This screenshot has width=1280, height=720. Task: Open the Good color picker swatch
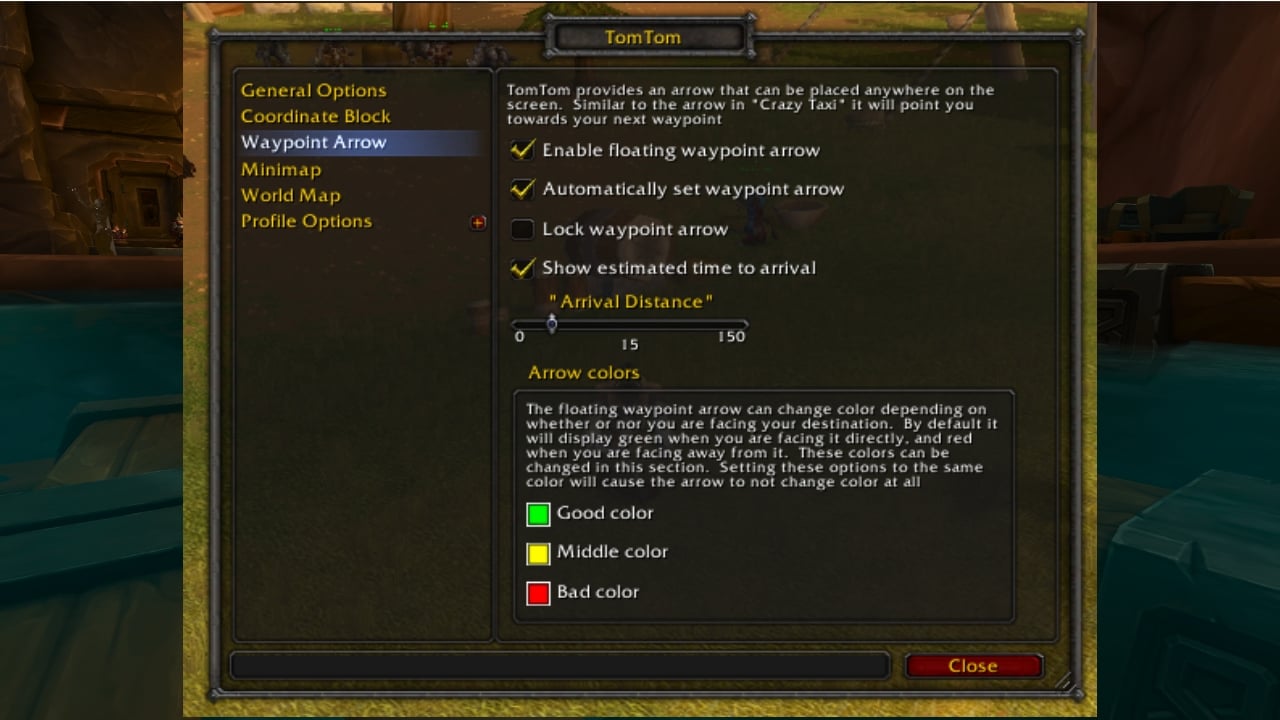click(x=538, y=514)
